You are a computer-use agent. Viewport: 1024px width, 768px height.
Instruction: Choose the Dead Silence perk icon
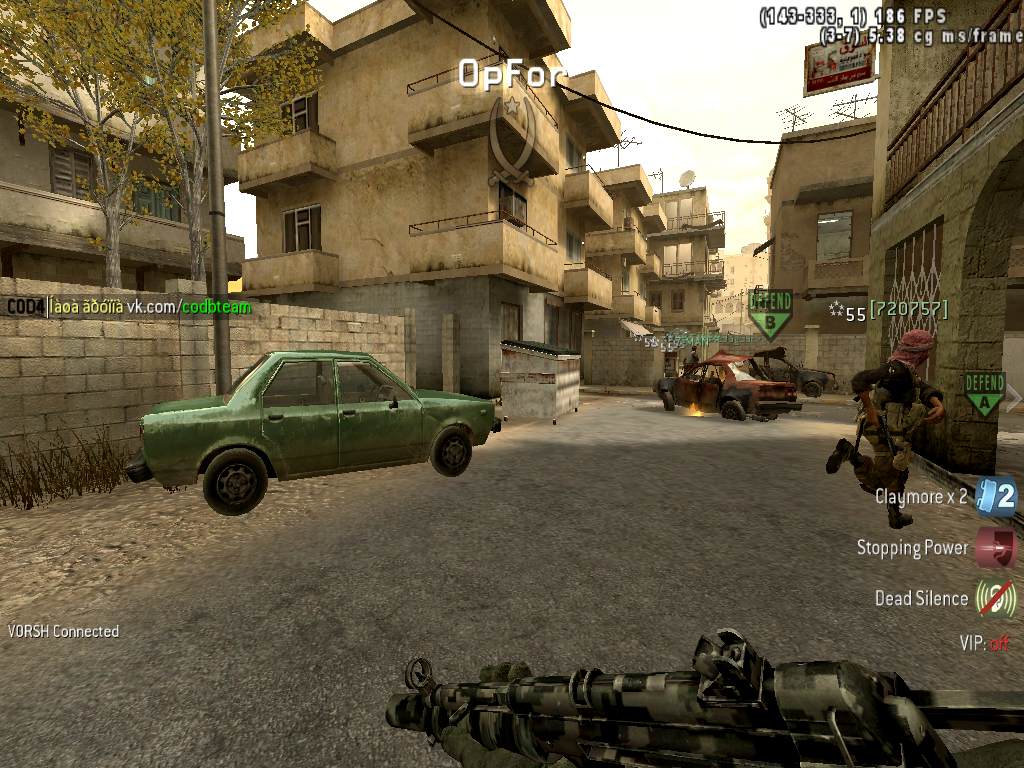pyautogui.click(x=996, y=598)
